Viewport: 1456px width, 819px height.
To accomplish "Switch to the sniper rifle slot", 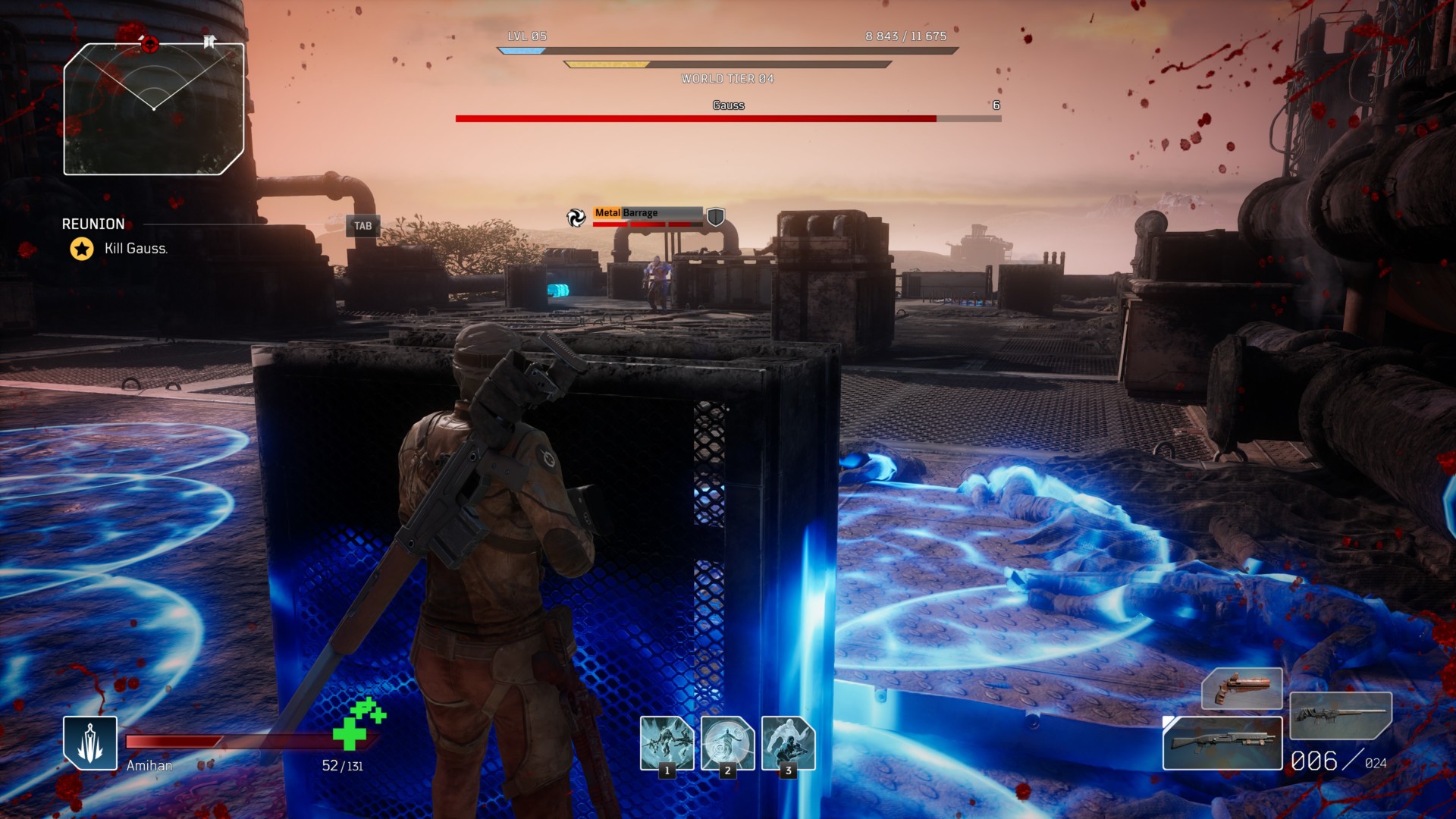I will (x=1340, y=715).
